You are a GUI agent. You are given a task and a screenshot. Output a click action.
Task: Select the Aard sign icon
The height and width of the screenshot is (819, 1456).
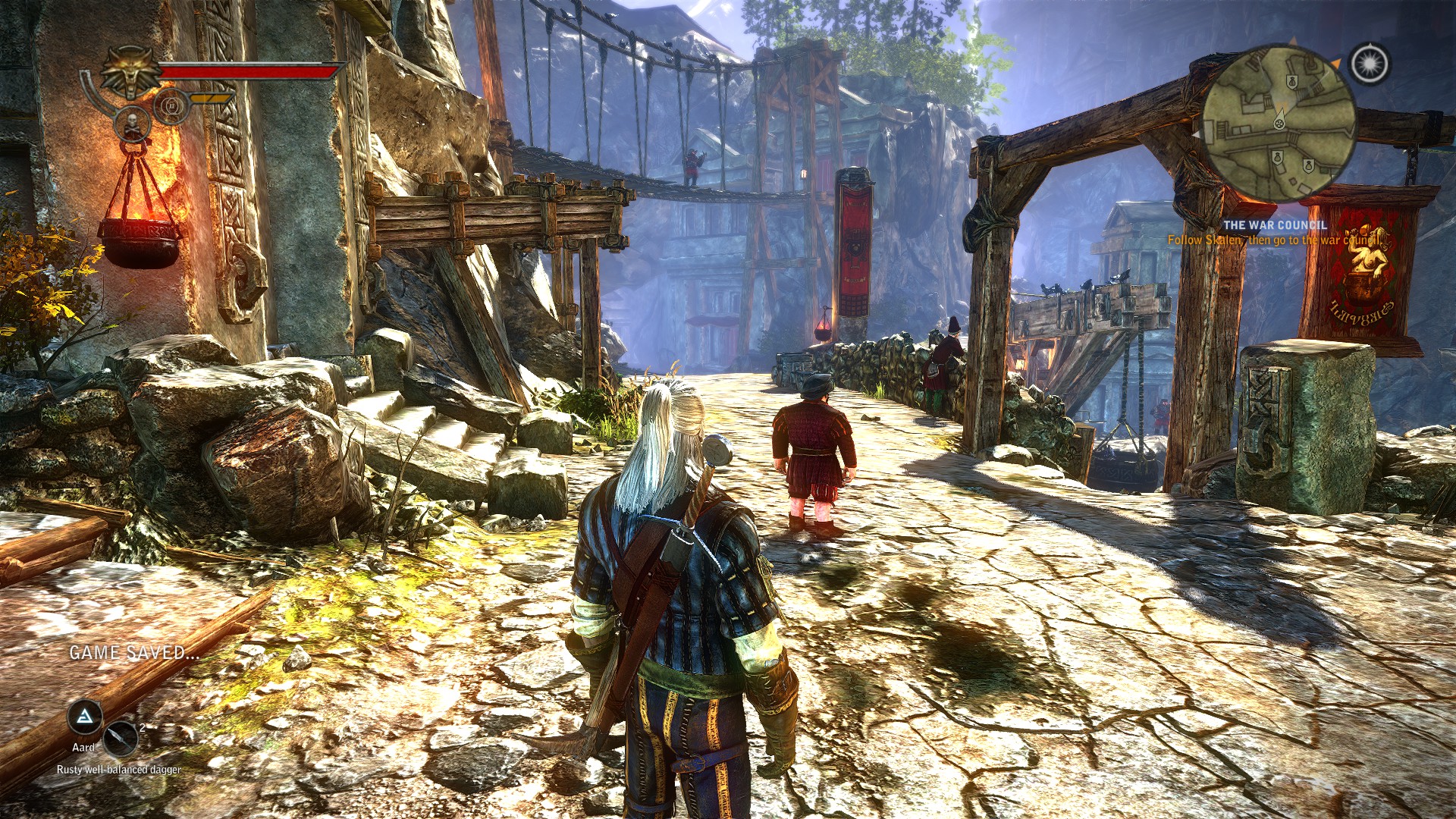[x=85, y=716]
